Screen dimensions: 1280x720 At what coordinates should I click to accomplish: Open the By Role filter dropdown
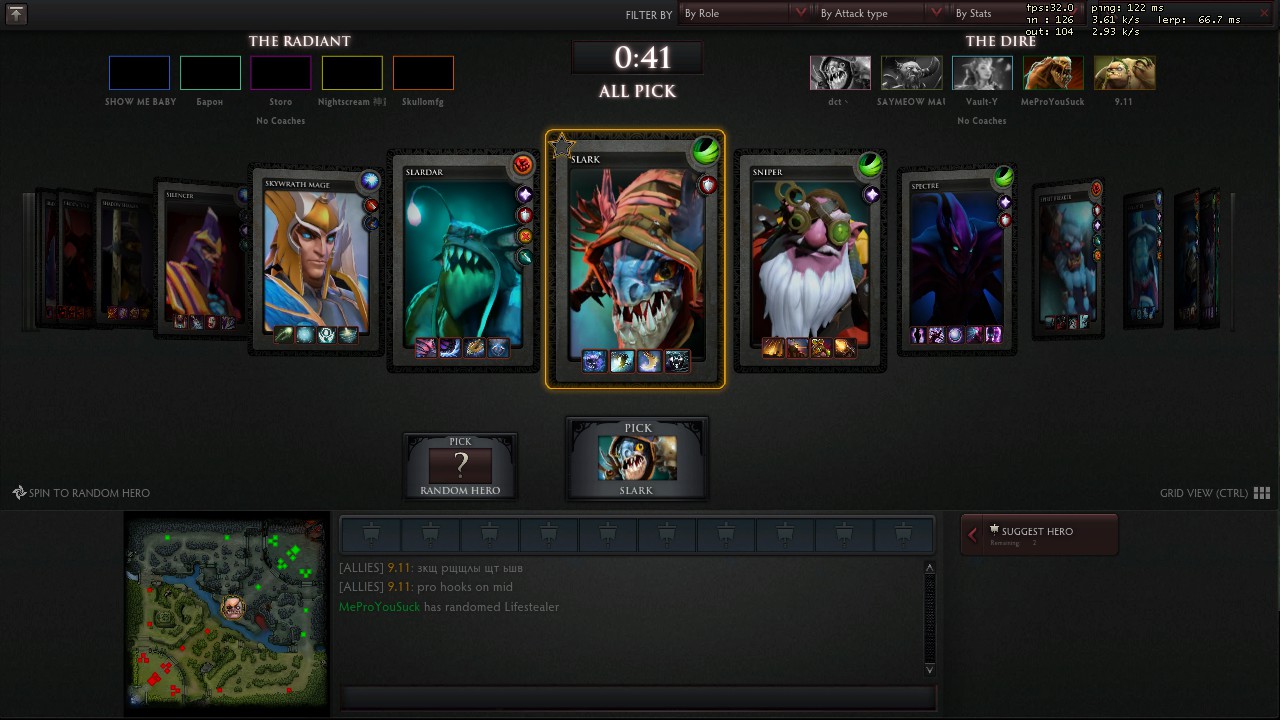pyautogui.click(x=745, y=14)
